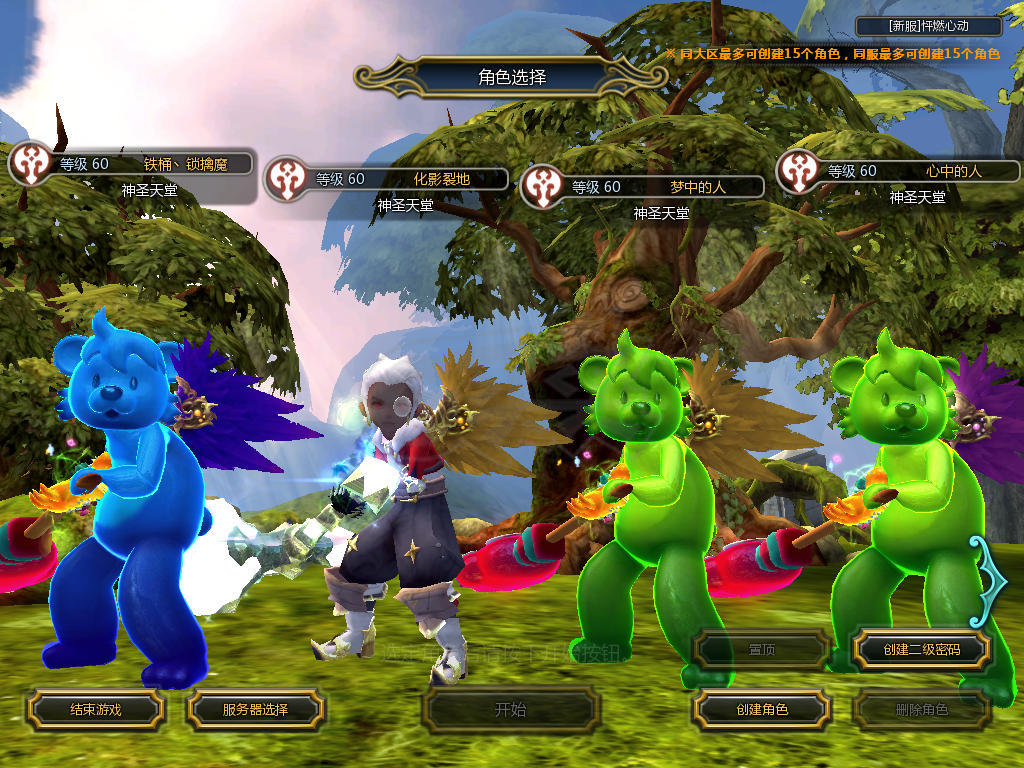Open 创建二级密码 secondary password setup
Screen dimensions: 1024x768
921,650
